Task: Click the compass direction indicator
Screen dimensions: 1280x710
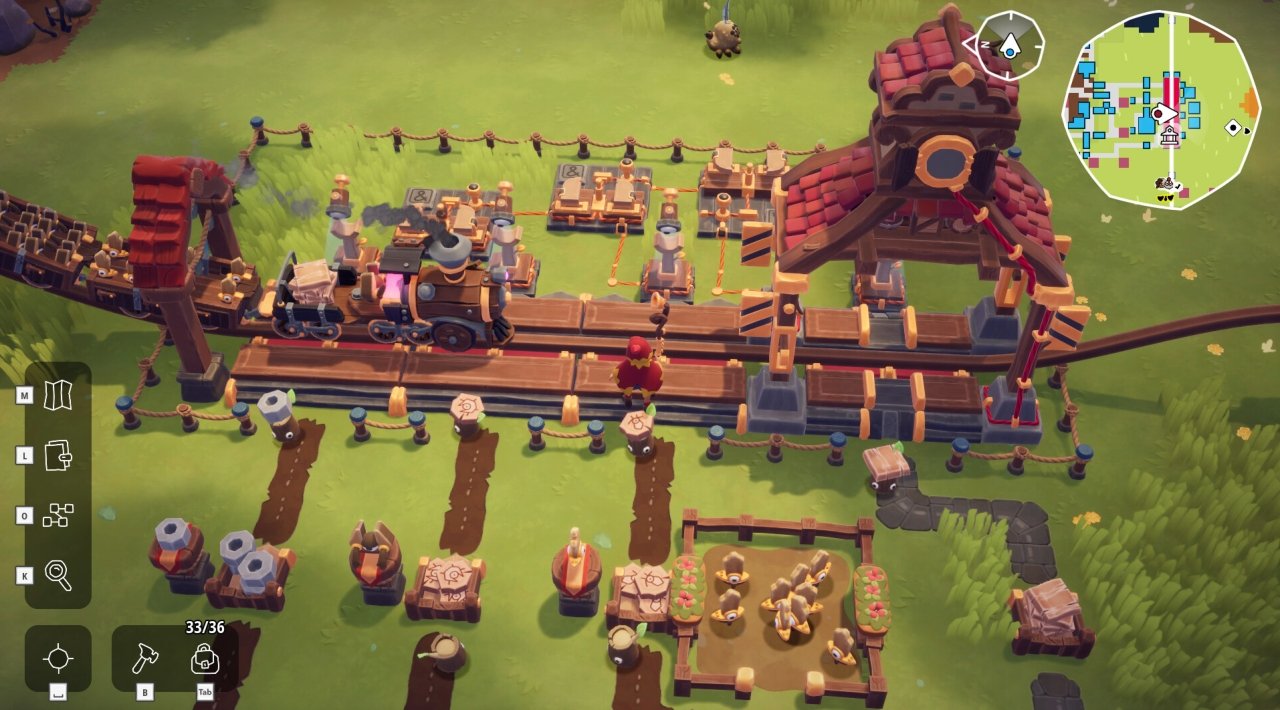Action: point(1008,45)
